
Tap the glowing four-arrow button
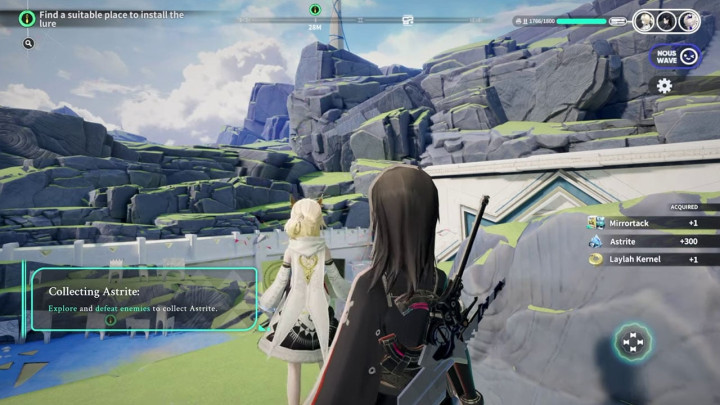(632, 344)
